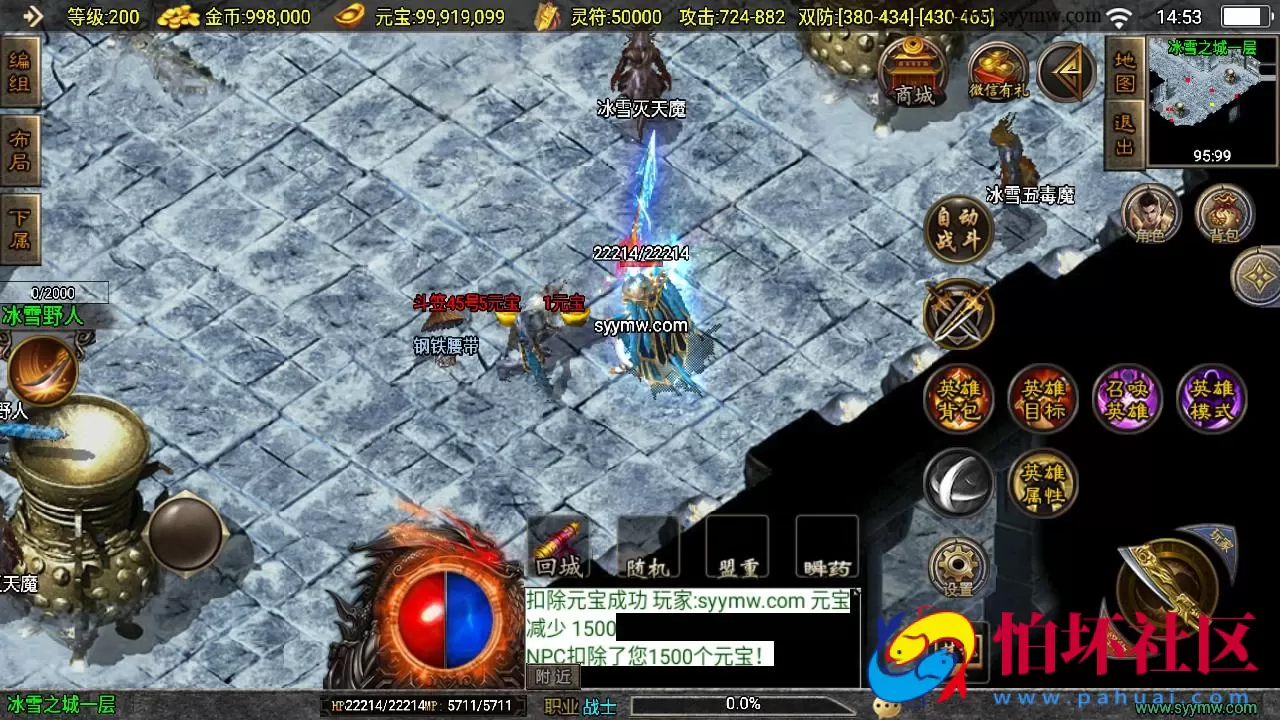Open the 布局 layout button
Viewport: 1280px width, 720px height.
20,151
